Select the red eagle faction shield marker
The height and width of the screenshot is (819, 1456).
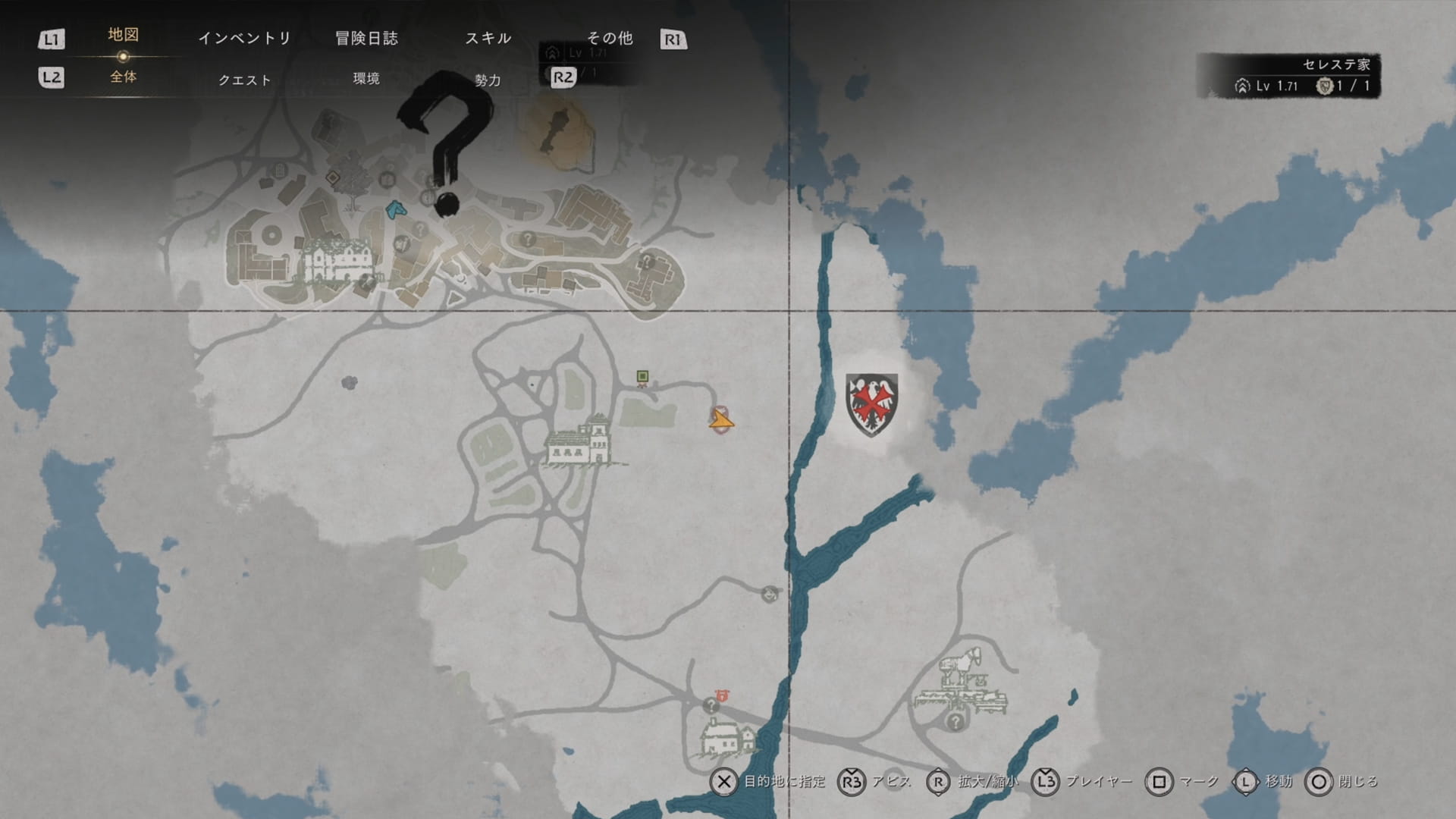(871, 404)
